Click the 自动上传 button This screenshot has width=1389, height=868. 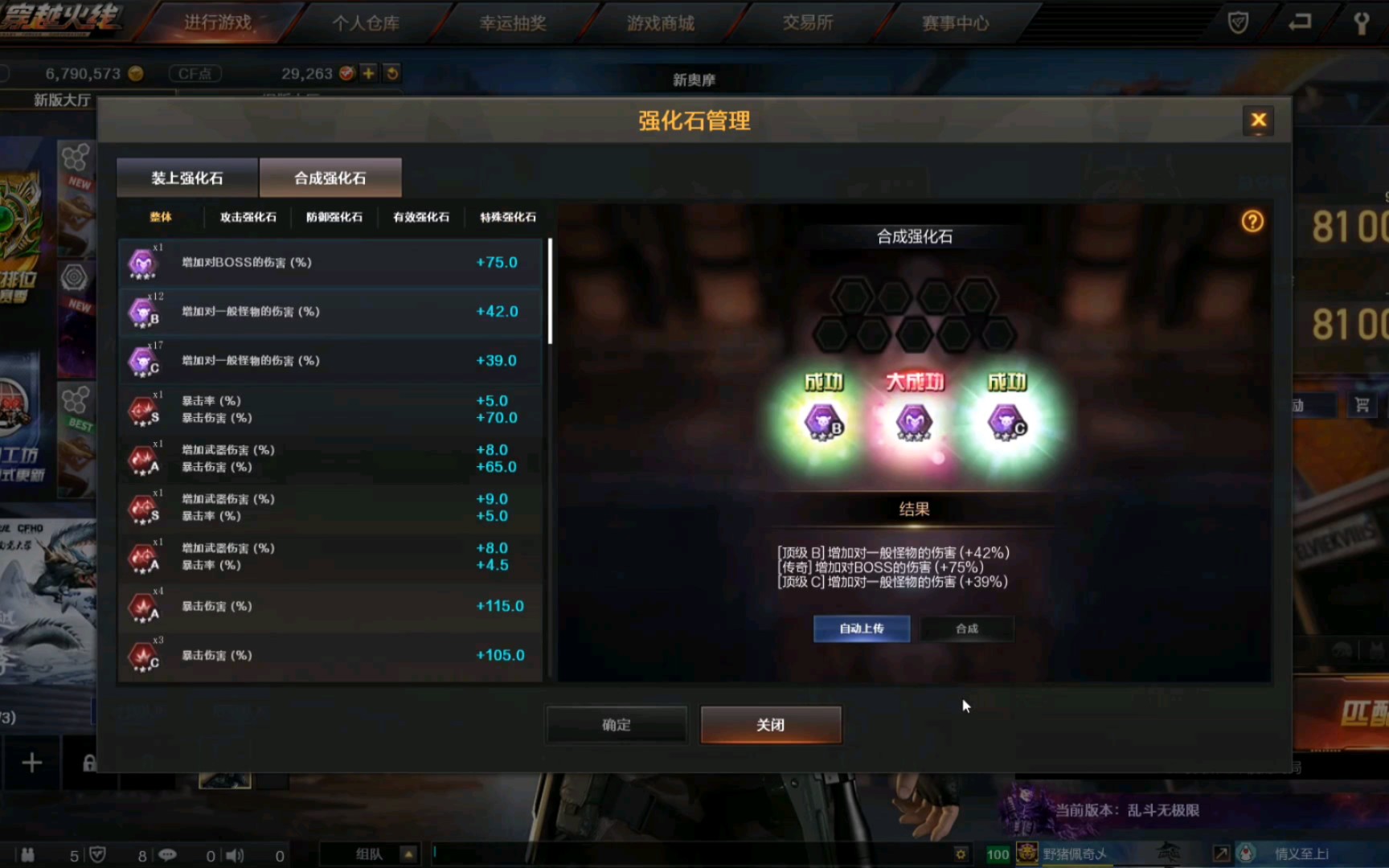pyautogui.click(x=861, y=628)
